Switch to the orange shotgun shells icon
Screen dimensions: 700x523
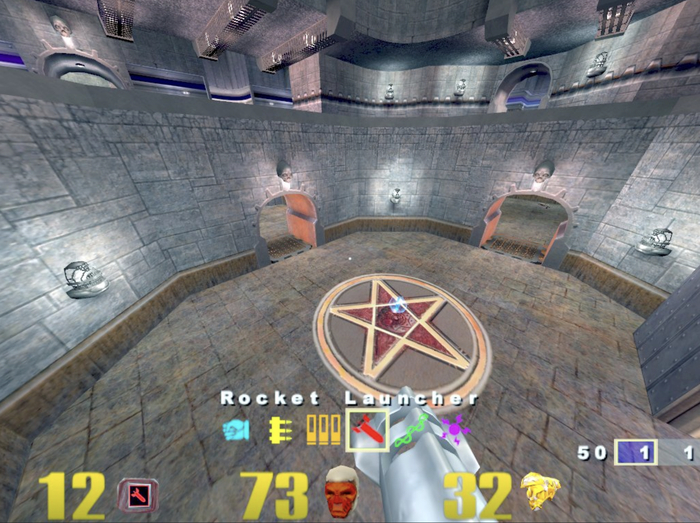pos(322,431)
